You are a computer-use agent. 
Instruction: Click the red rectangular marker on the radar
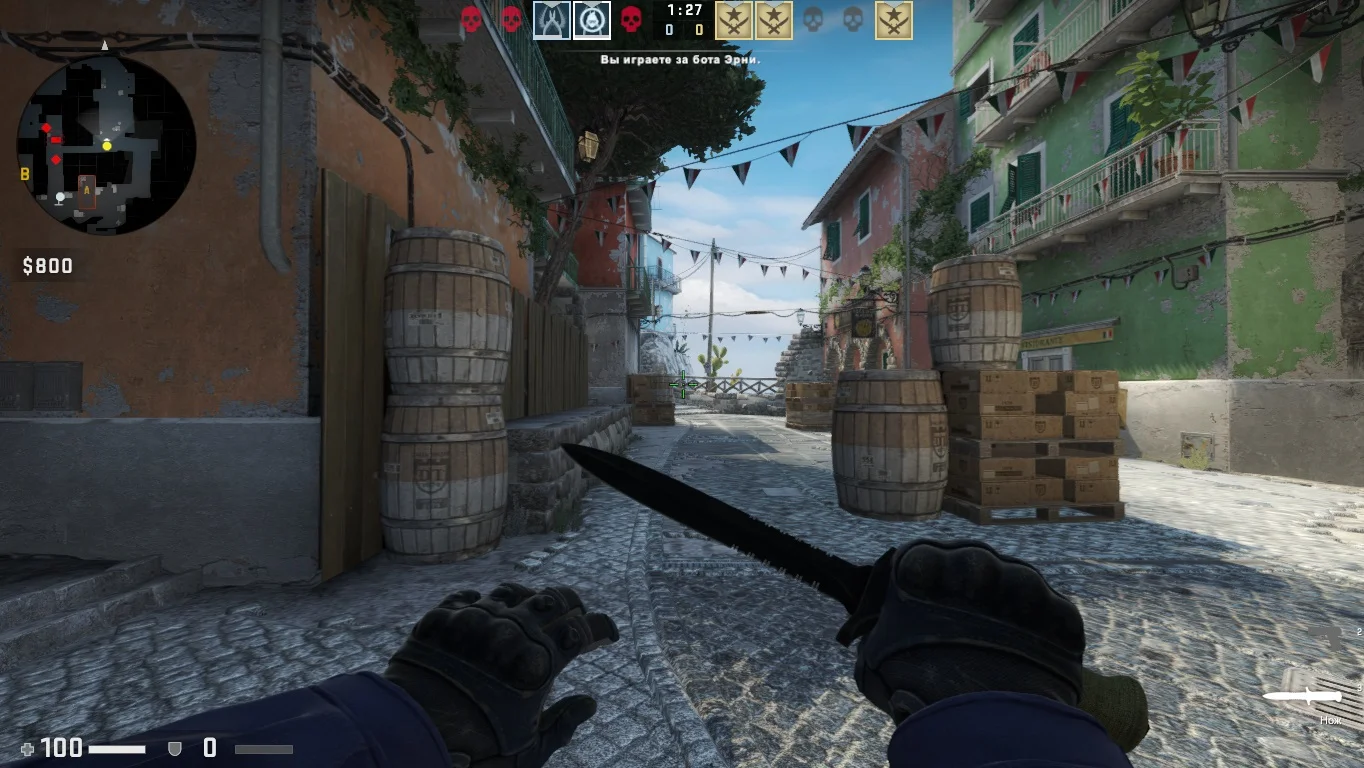(56, 140)
